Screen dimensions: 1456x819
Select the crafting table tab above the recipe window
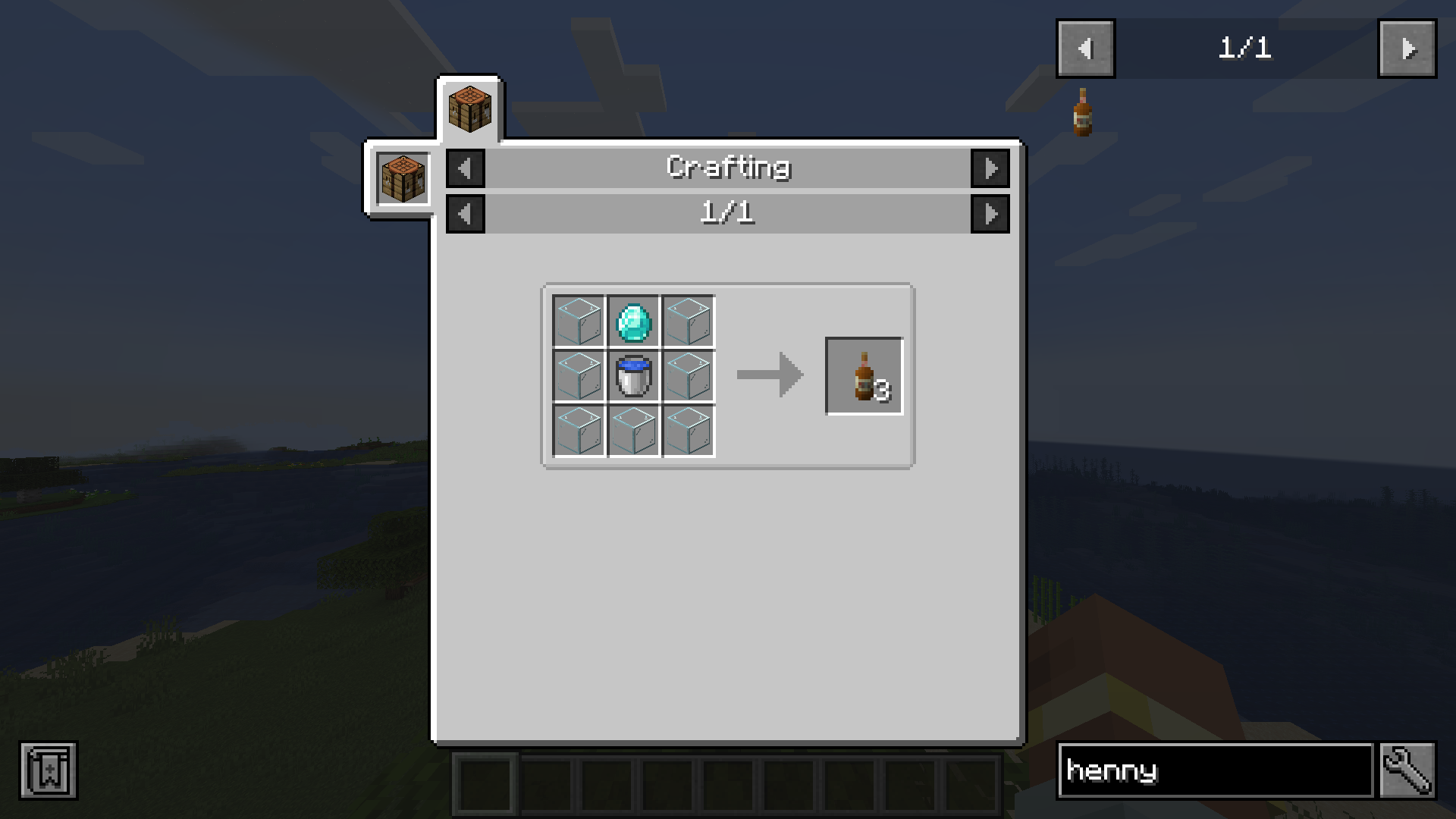(x=469, y=106)
